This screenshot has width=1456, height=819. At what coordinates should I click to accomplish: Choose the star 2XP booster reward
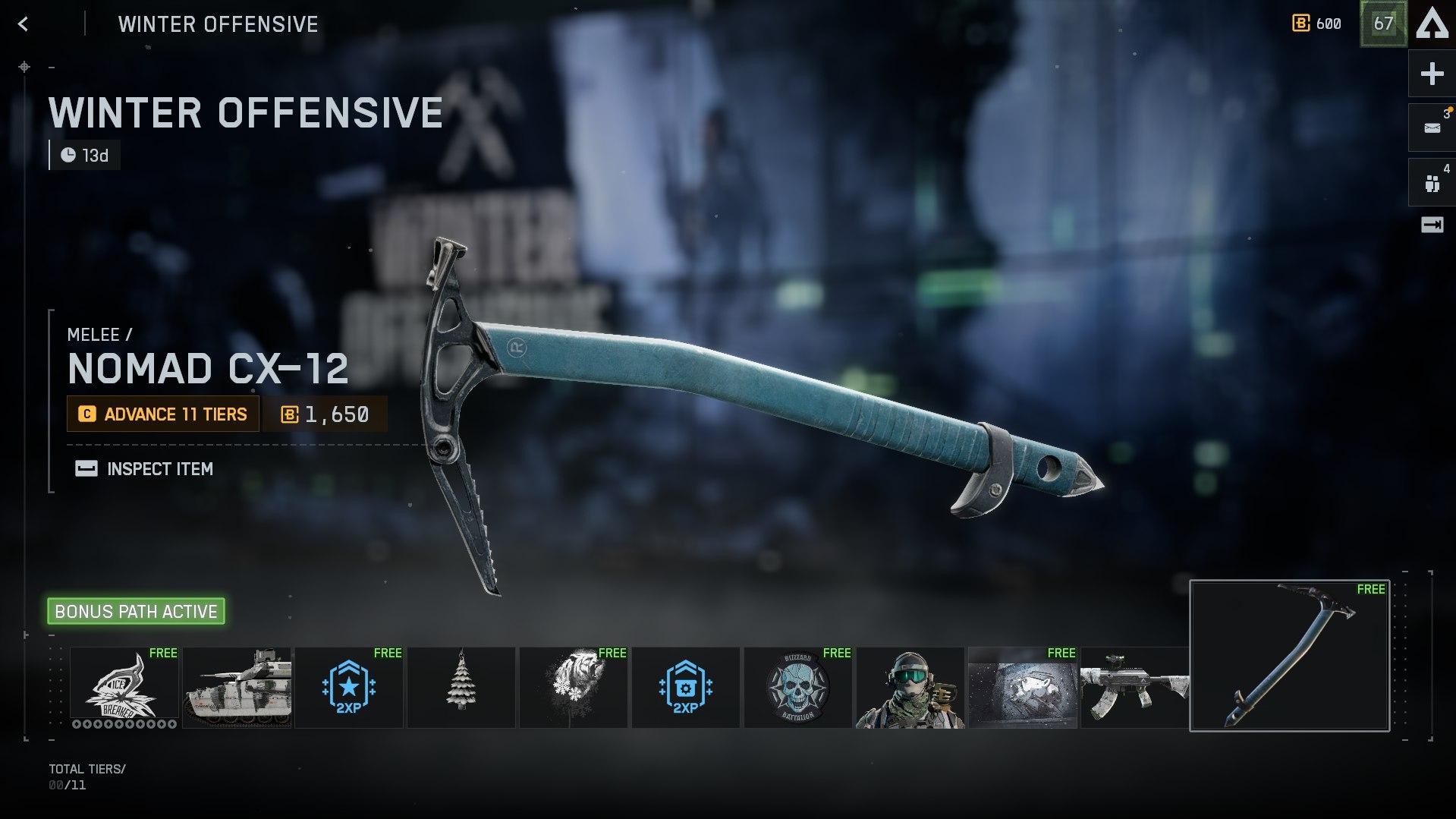(x=349, y=687)
